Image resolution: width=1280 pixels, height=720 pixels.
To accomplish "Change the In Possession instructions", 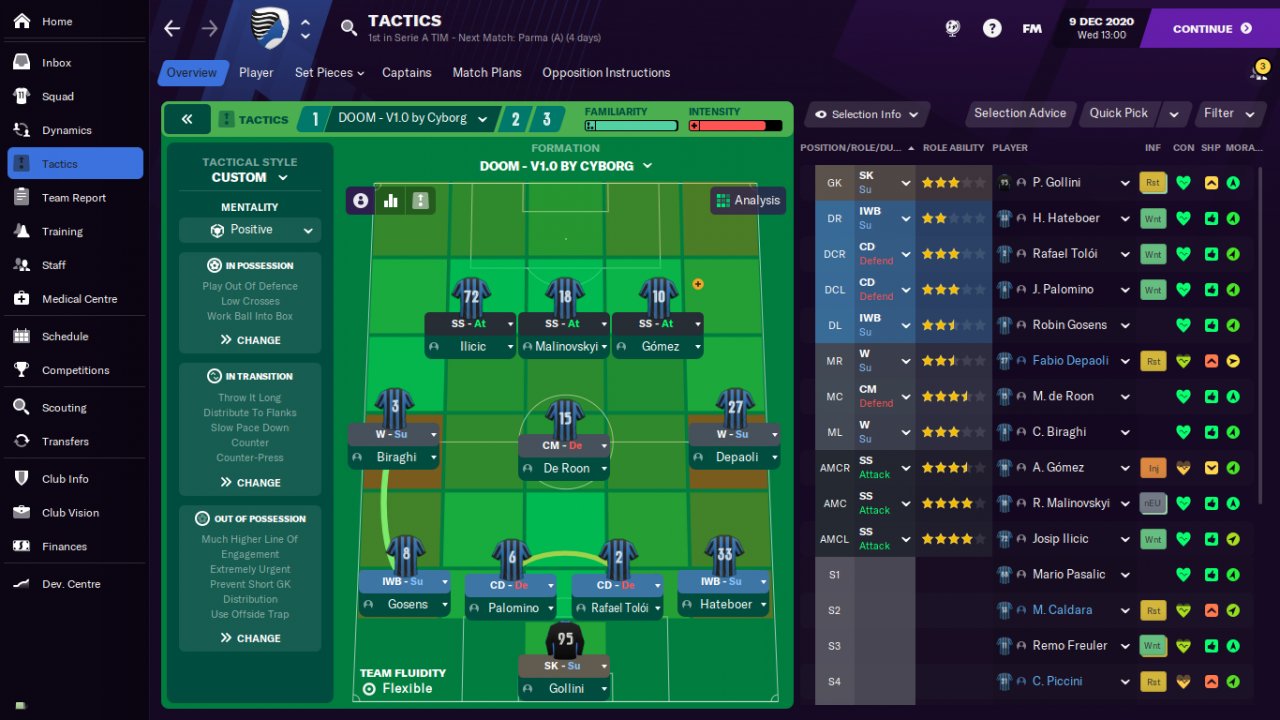I will 250,340.
